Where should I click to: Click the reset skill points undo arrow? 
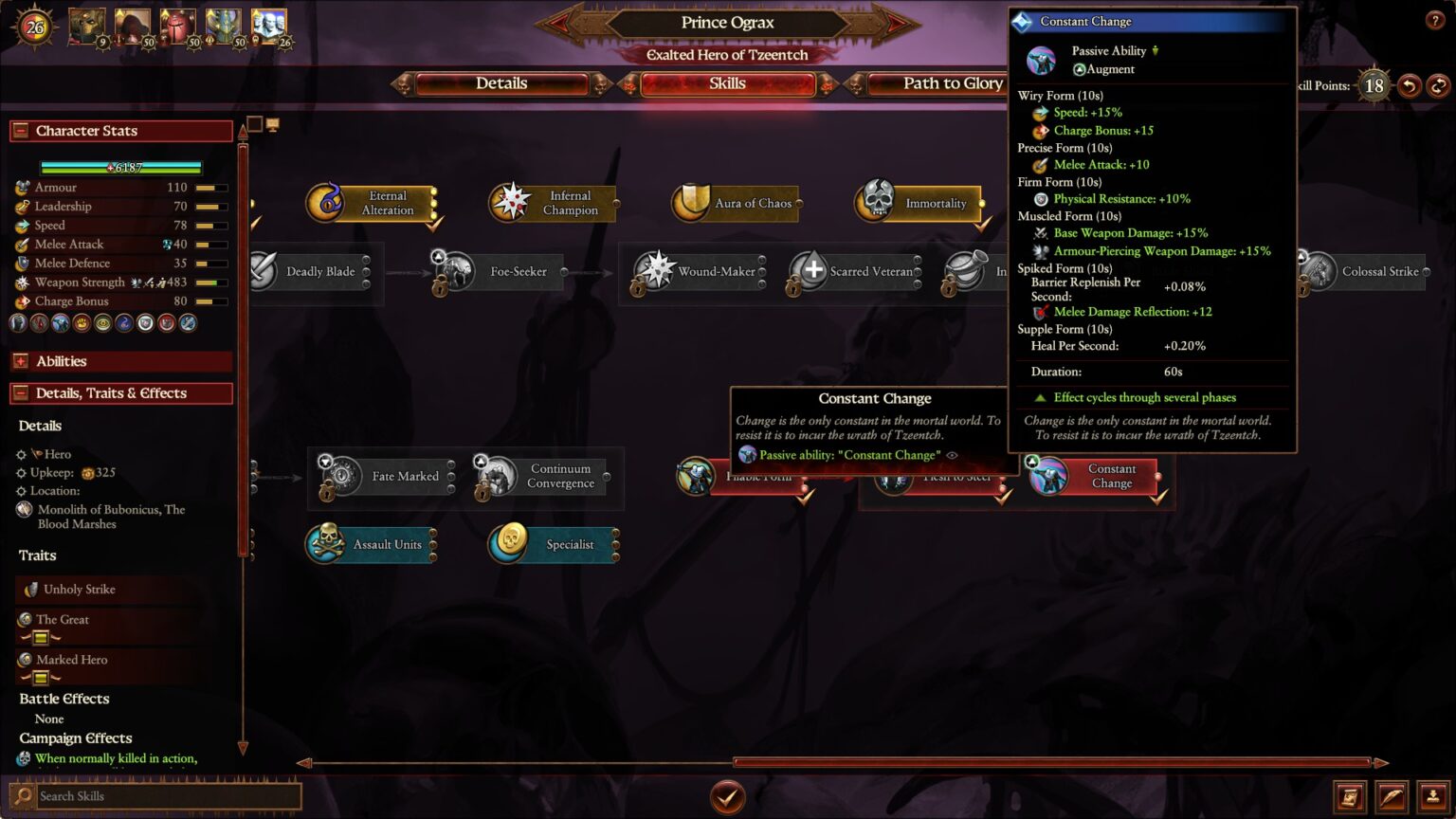pos(1411,85)
